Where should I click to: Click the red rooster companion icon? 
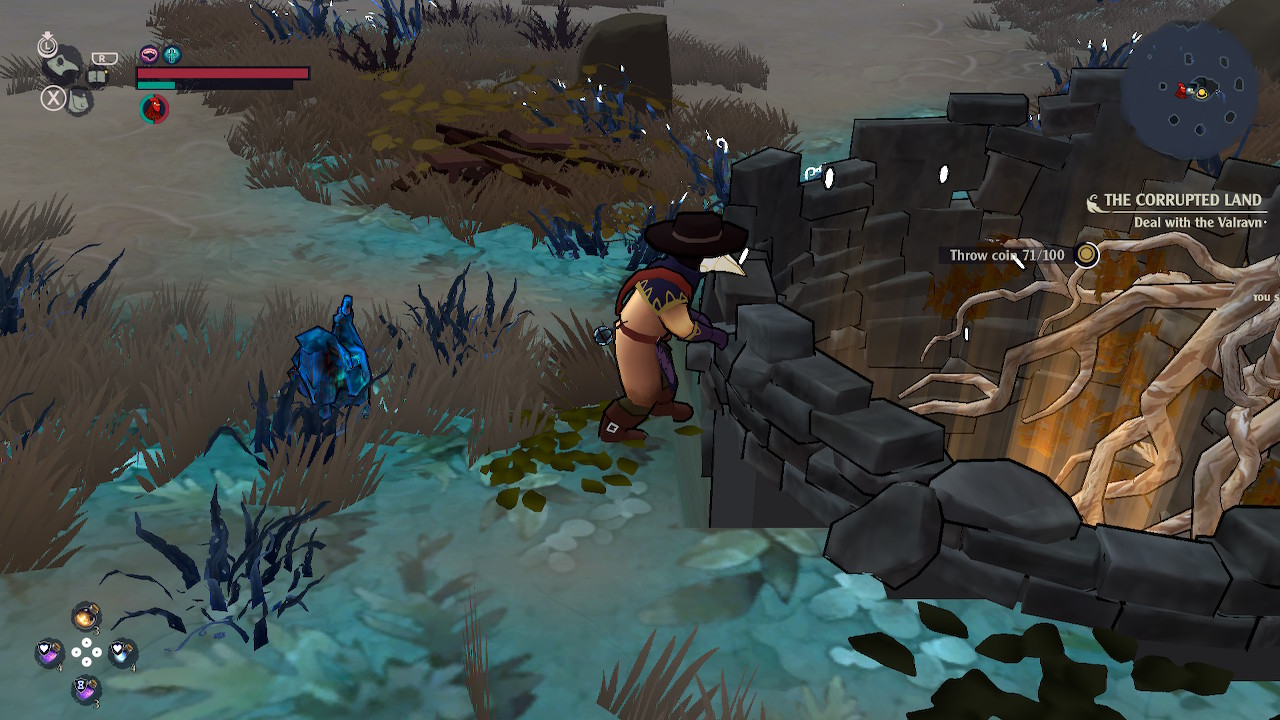(x=154, y=109)
